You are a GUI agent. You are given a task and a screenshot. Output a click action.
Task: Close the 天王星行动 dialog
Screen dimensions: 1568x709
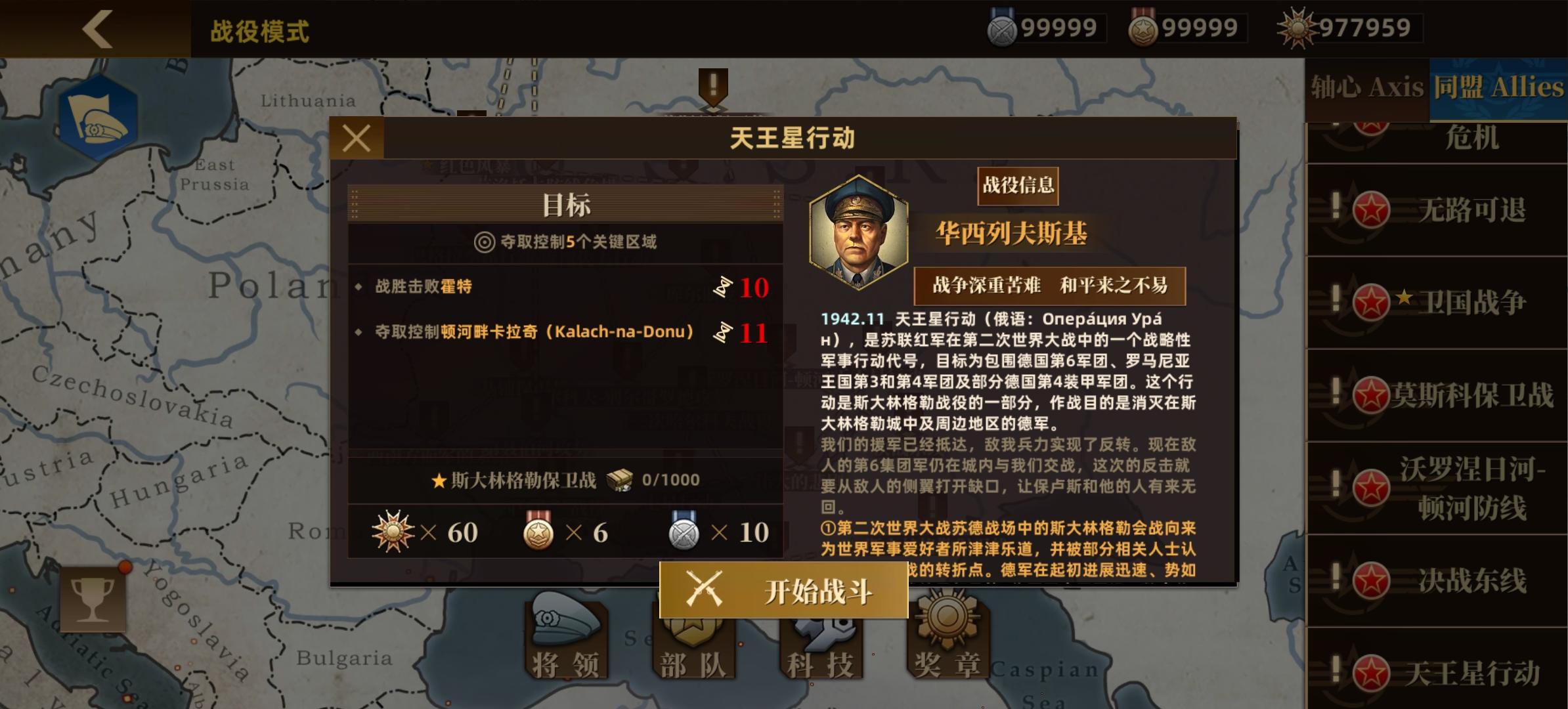point(355,137)
